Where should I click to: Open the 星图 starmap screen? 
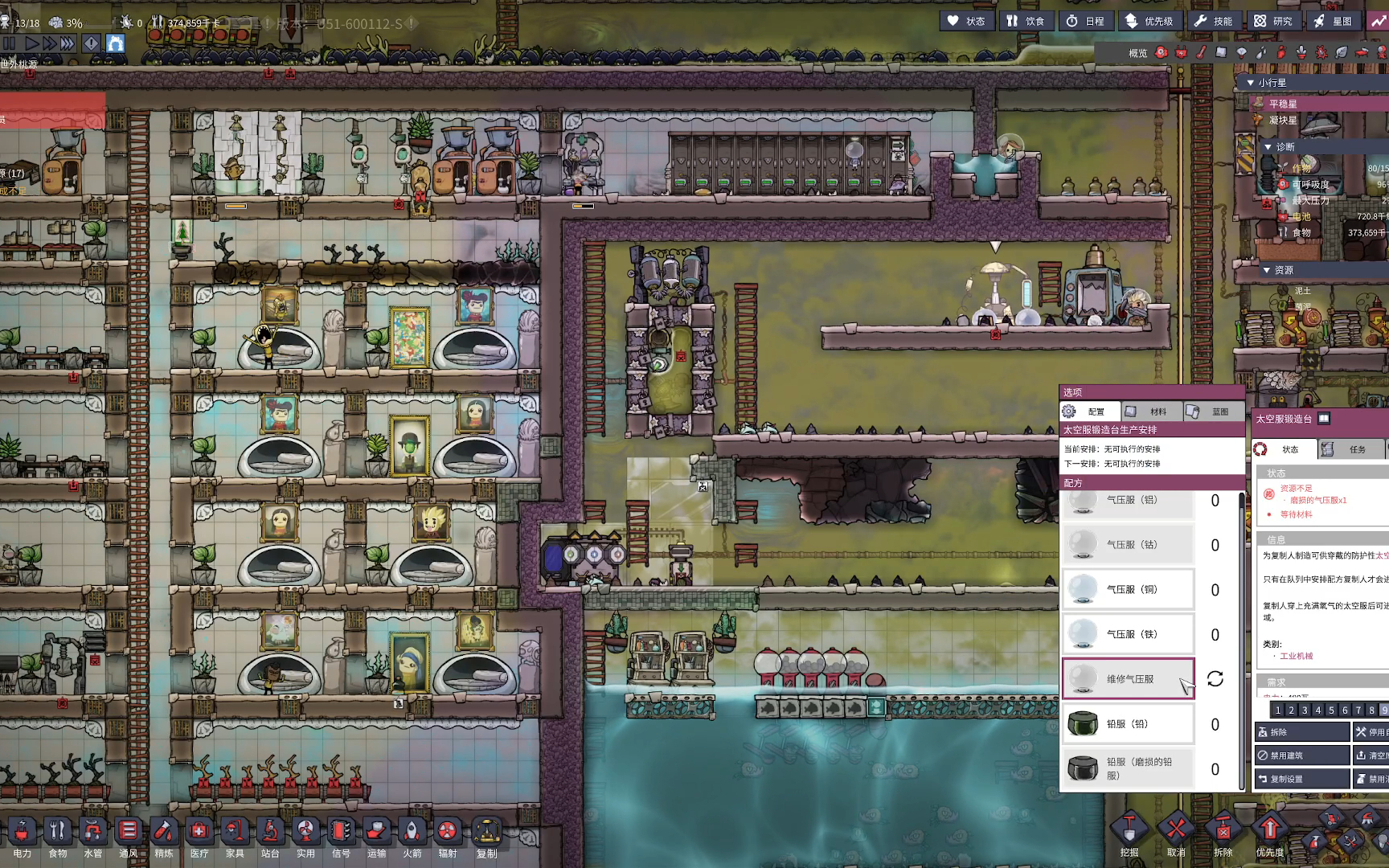coord(1334,21)
